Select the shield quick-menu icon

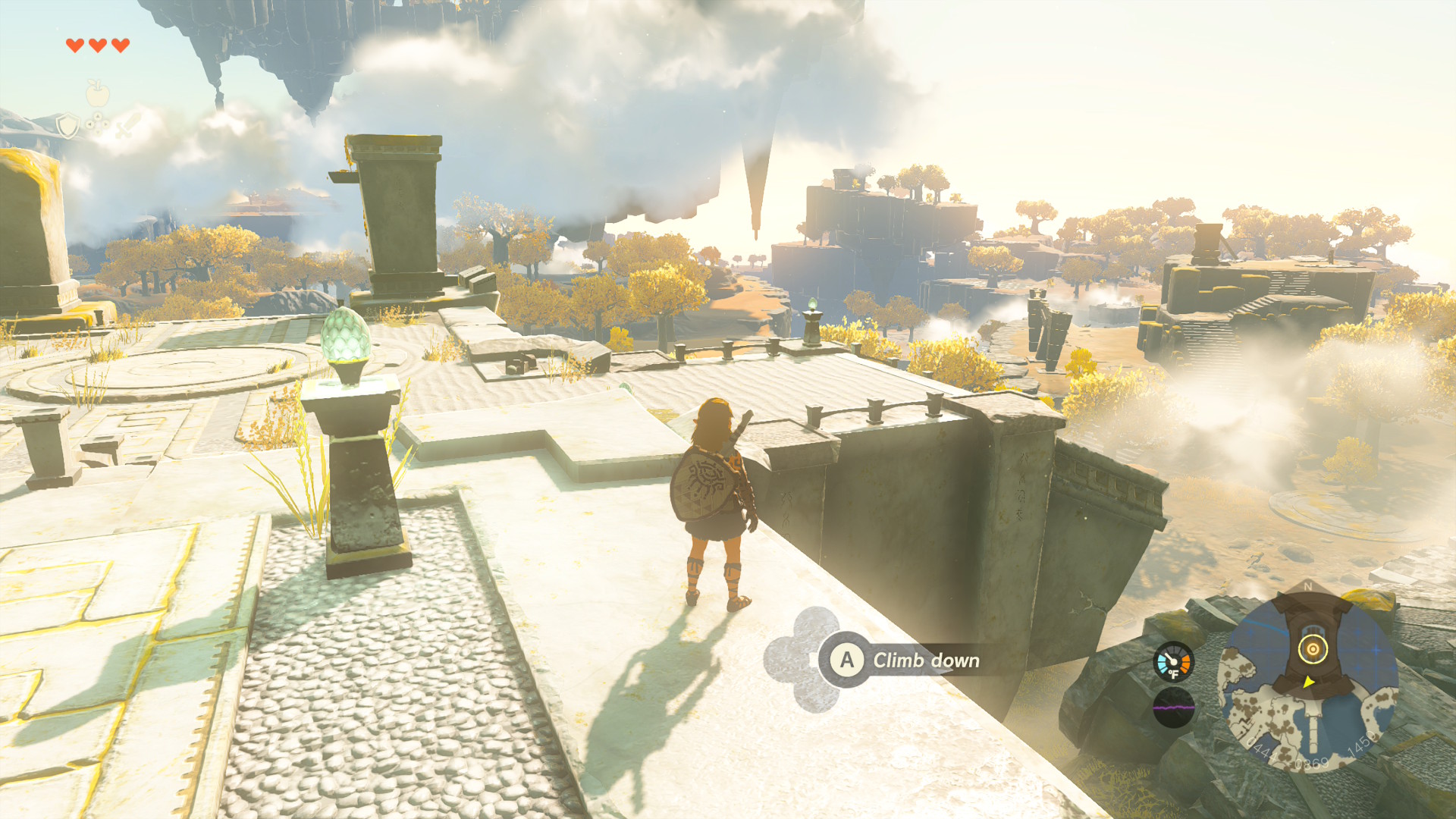tap(67, 126)
